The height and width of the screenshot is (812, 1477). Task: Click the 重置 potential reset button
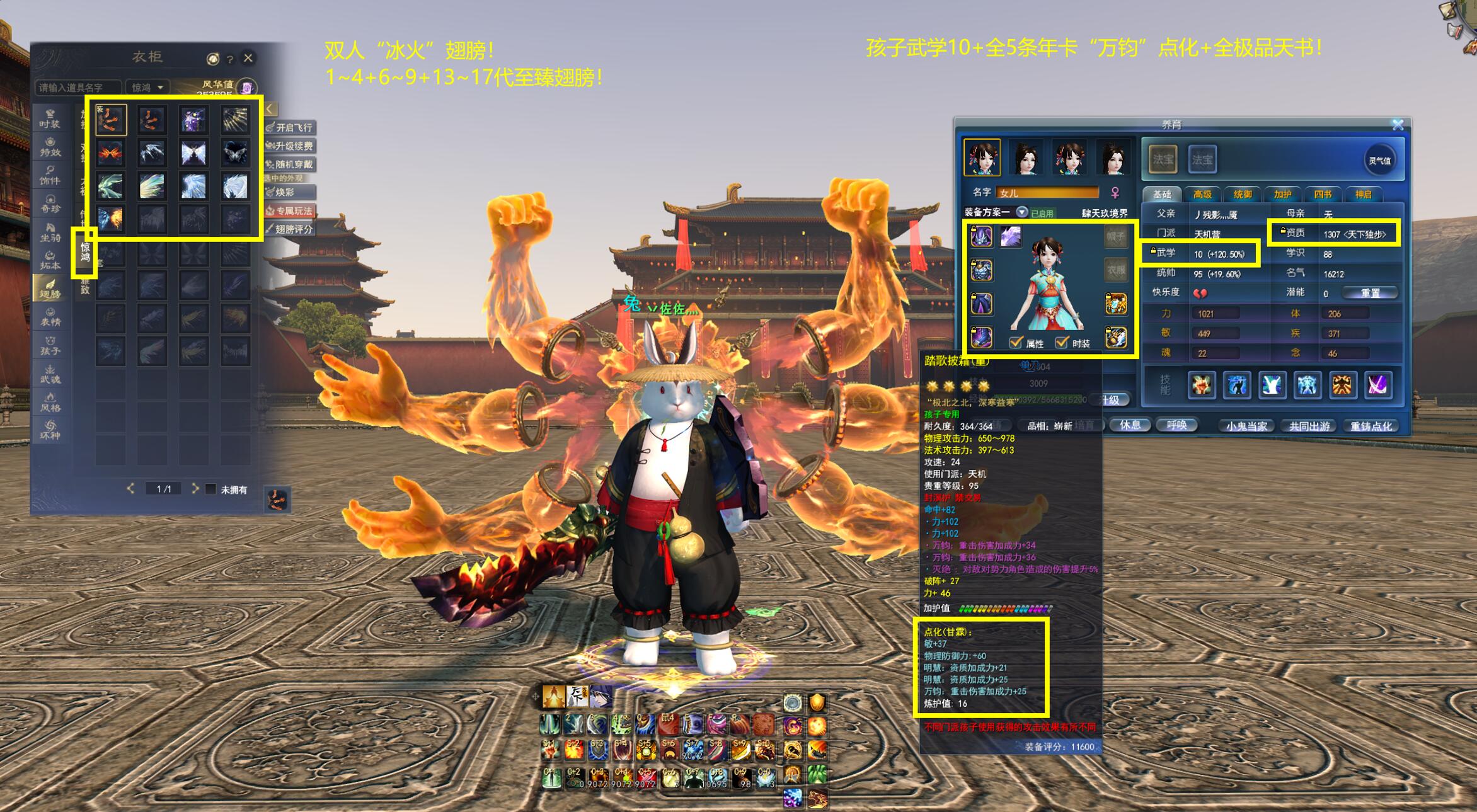[x=1370, y=293]
